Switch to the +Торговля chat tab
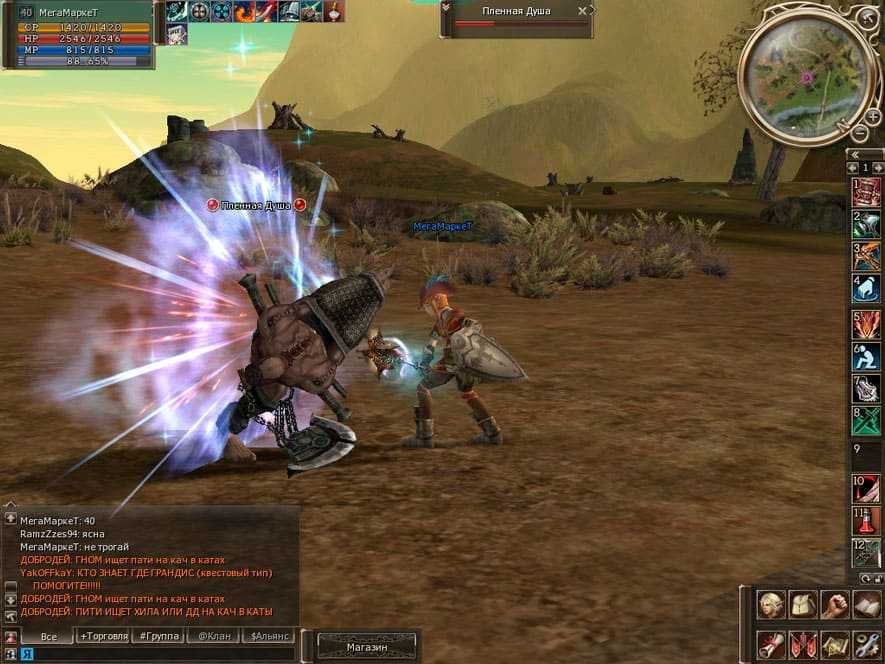 pyautogui.click(x=103, y=636)
